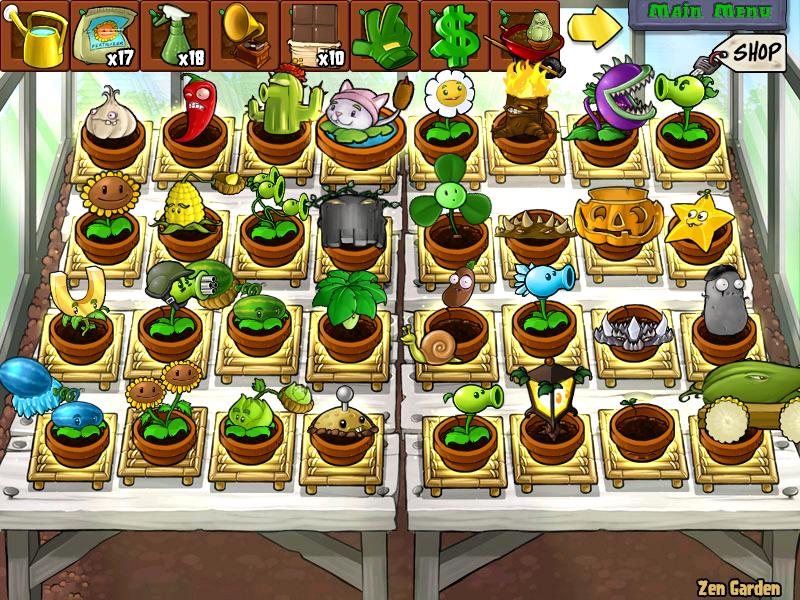Select the gramophone phonograph tool
The height and width of the screenshot is (600, 800).
(x=246, y=35)
